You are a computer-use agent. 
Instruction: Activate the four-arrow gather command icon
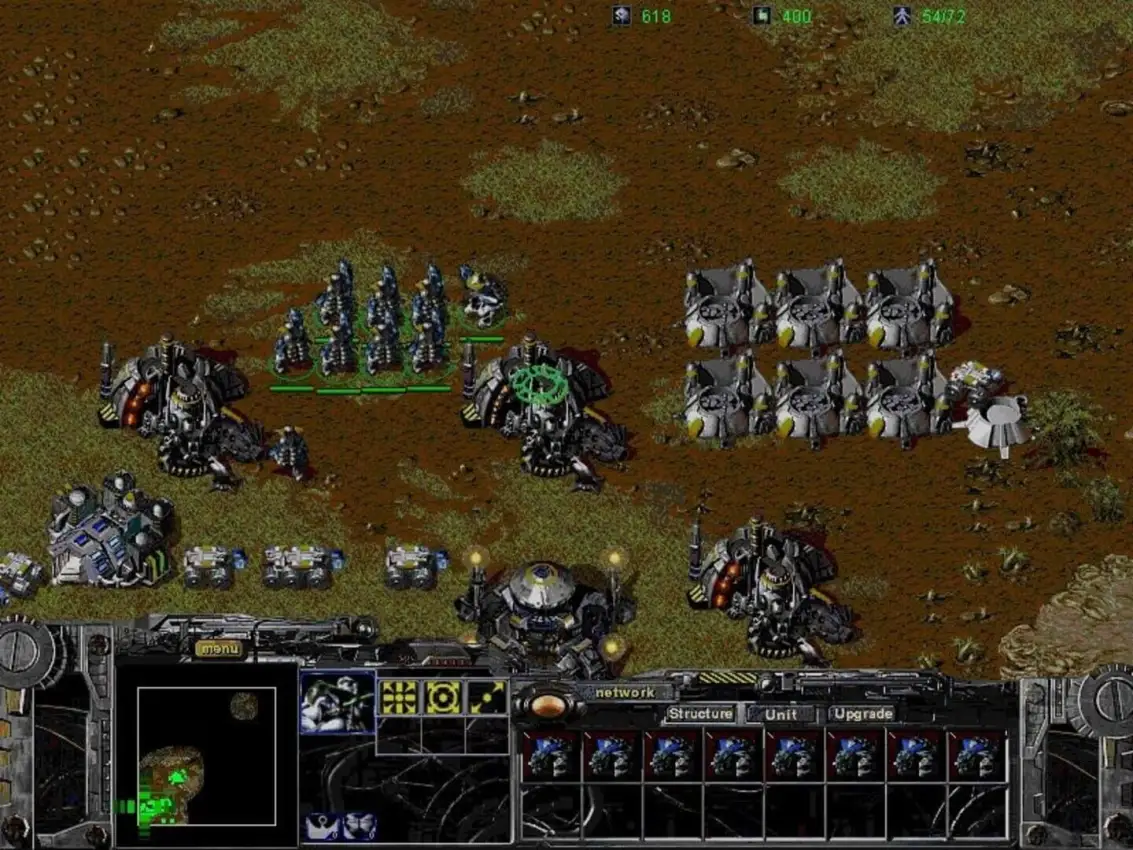397,697
